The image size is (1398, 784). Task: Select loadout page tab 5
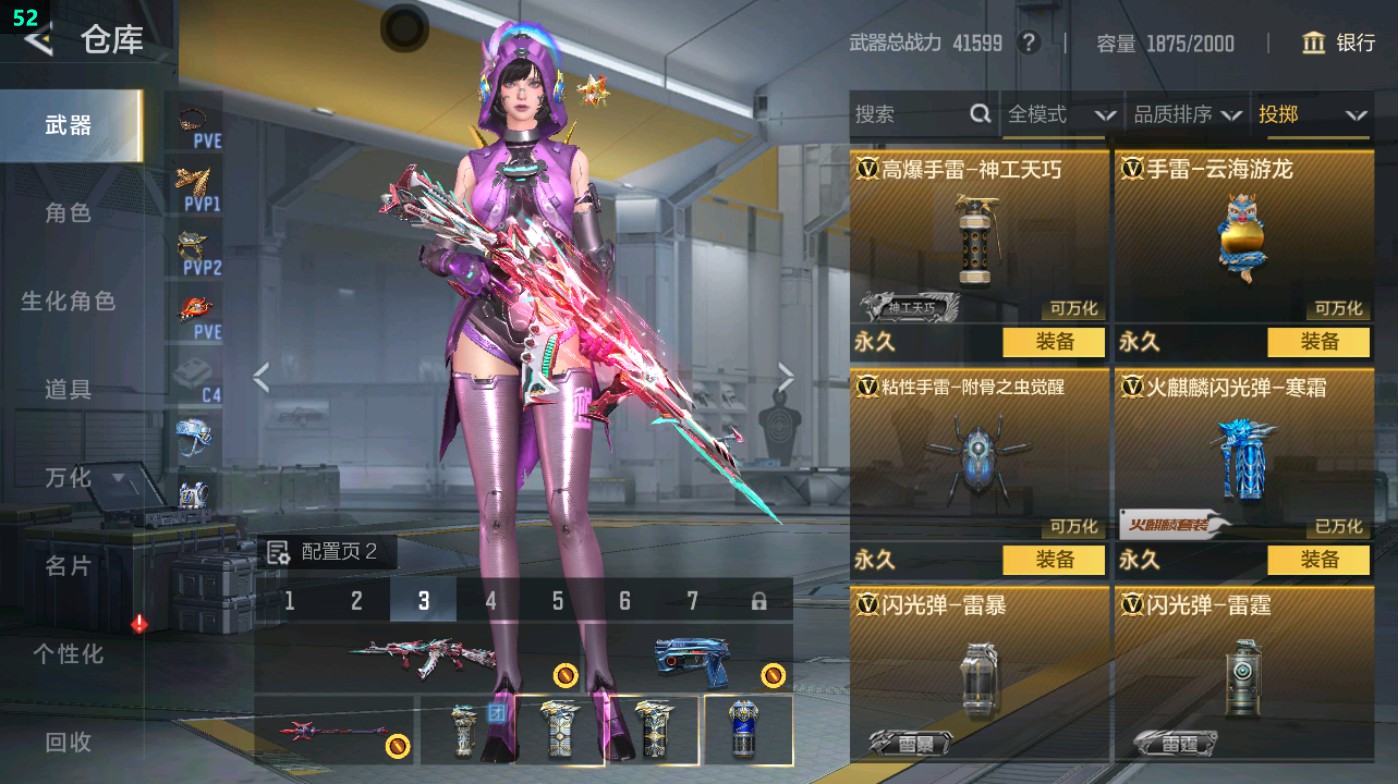556,601
